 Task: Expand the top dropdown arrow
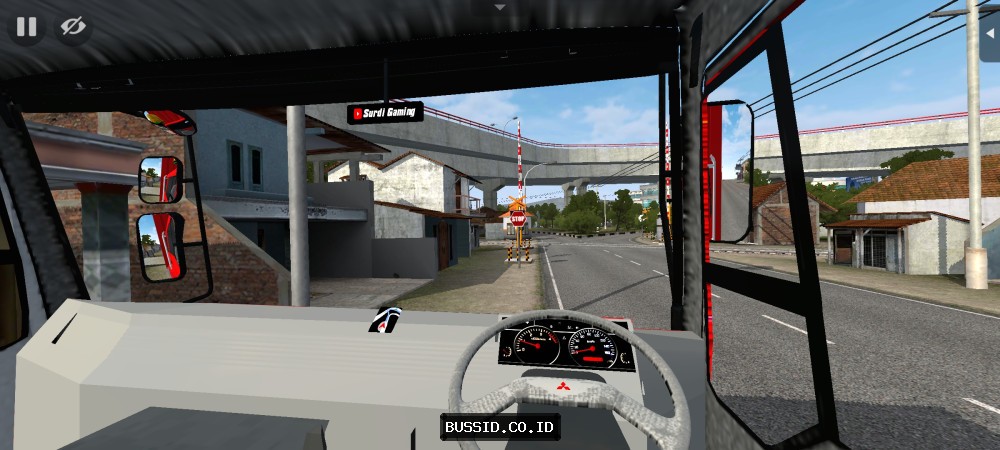tap(500, 6)
